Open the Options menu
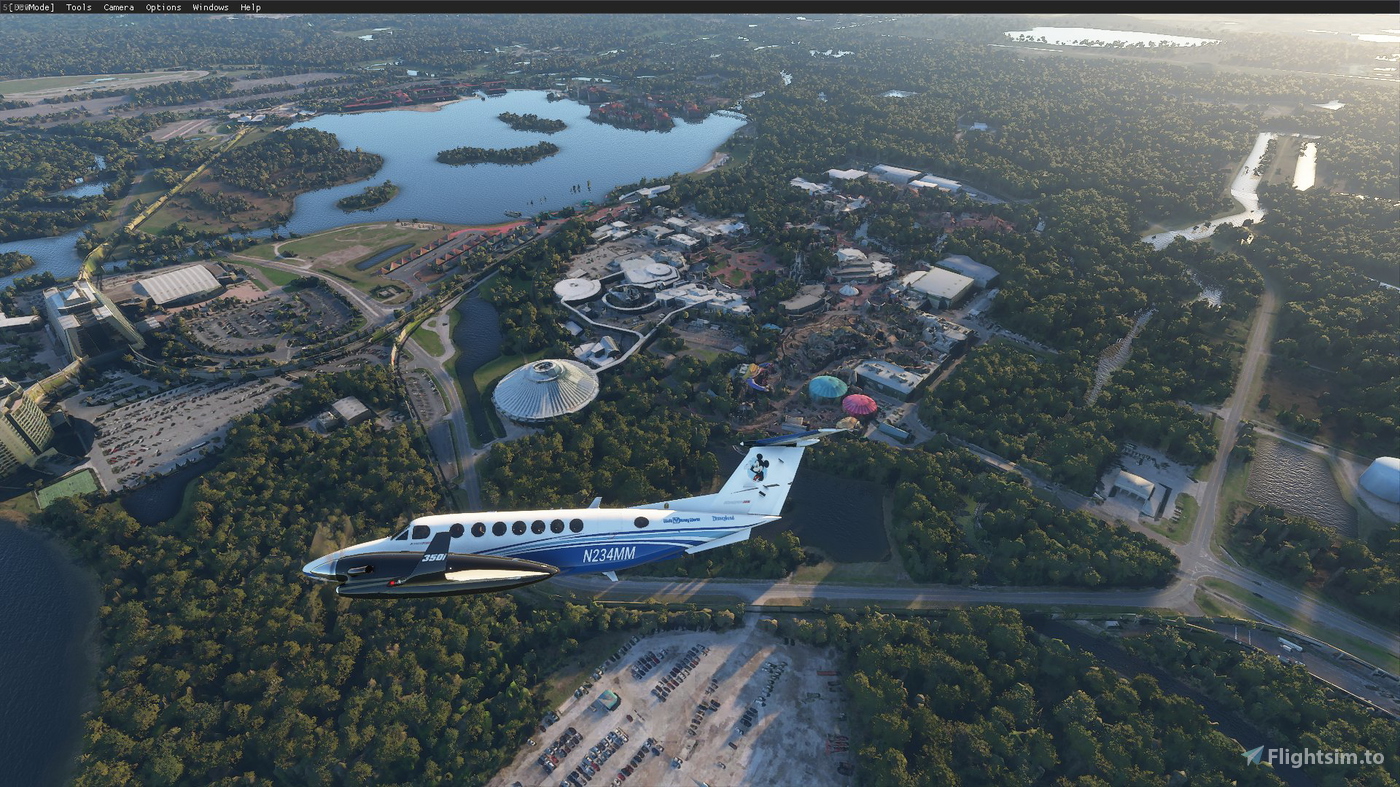Image resolution: width=1400 pixels, height=787 pixels. click(x=162, y=7)
